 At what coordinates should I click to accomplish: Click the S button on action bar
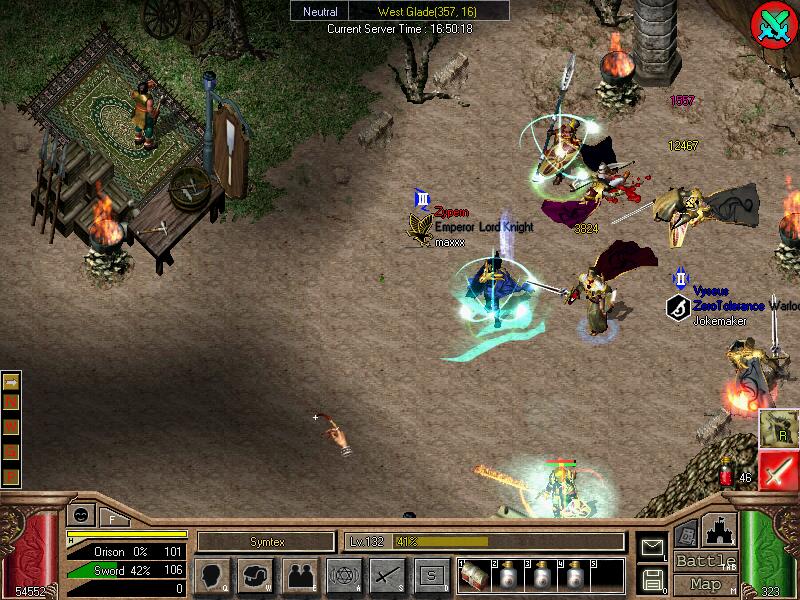point(431,575)
